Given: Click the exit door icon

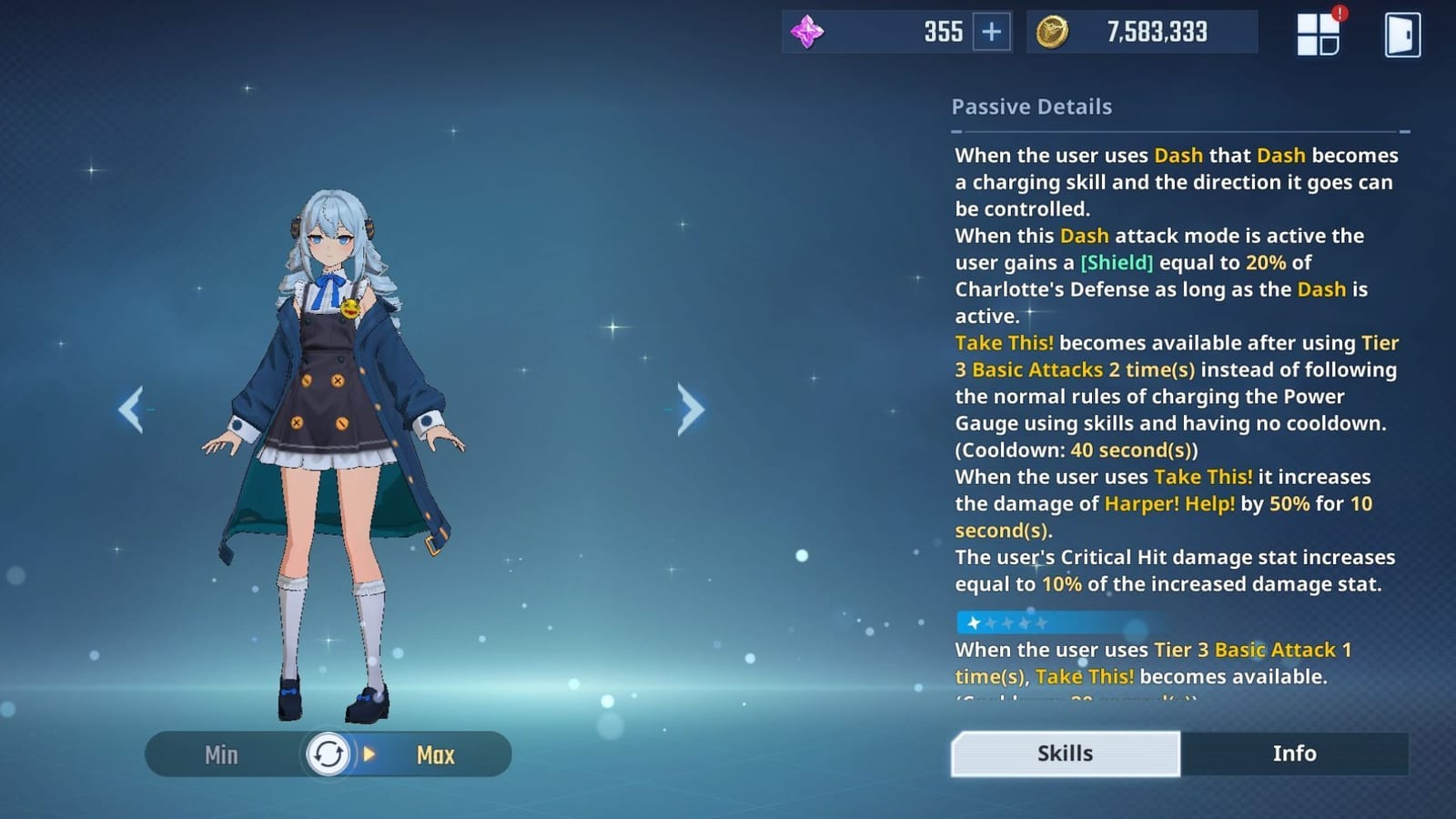Looking at the screenshot, I should (1403, 34).
